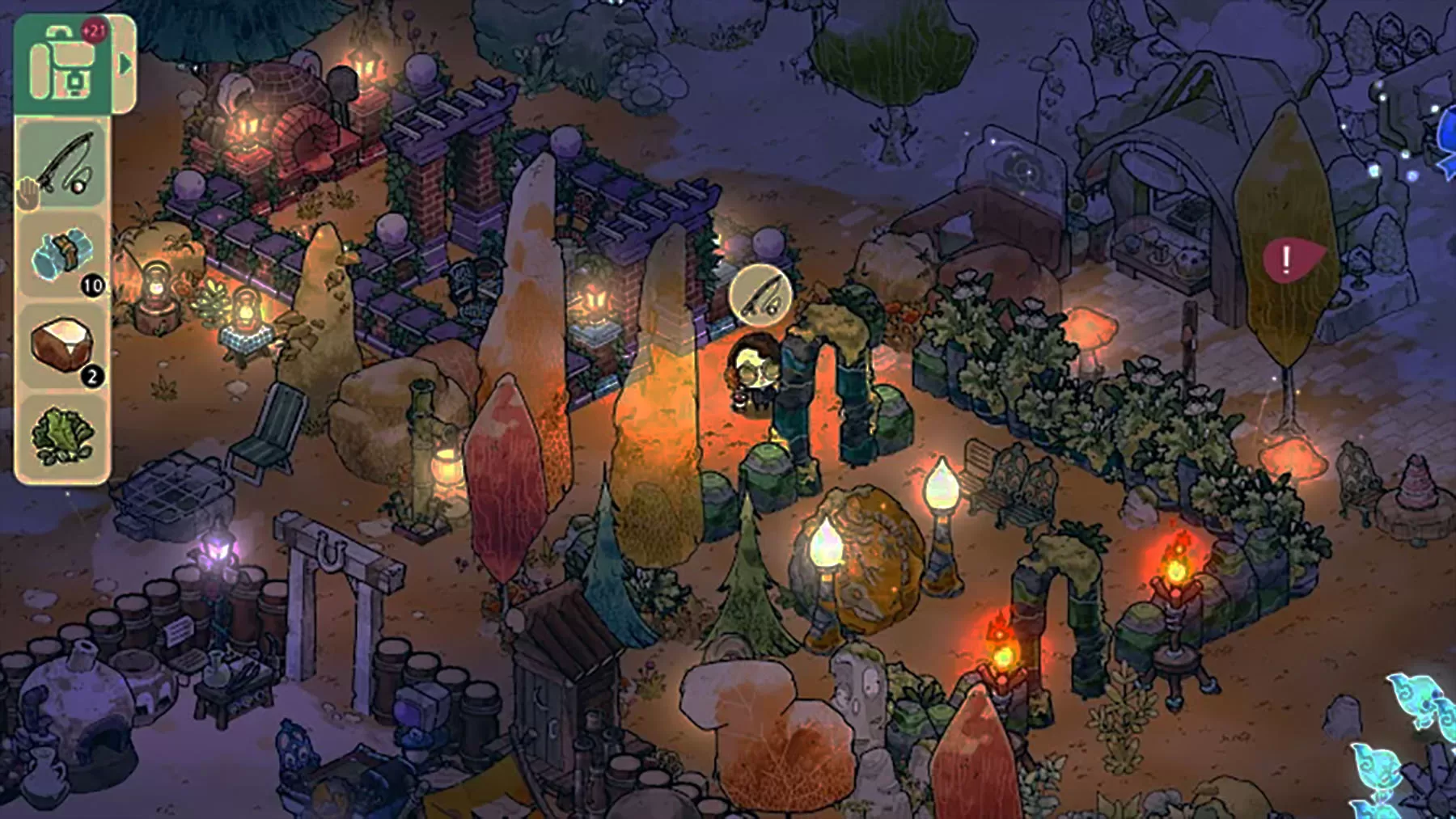The image size is (1456, 819).
Task: Expand the inventory bar with the arrow
Action: pyautogui.click(x=125, y=64)
